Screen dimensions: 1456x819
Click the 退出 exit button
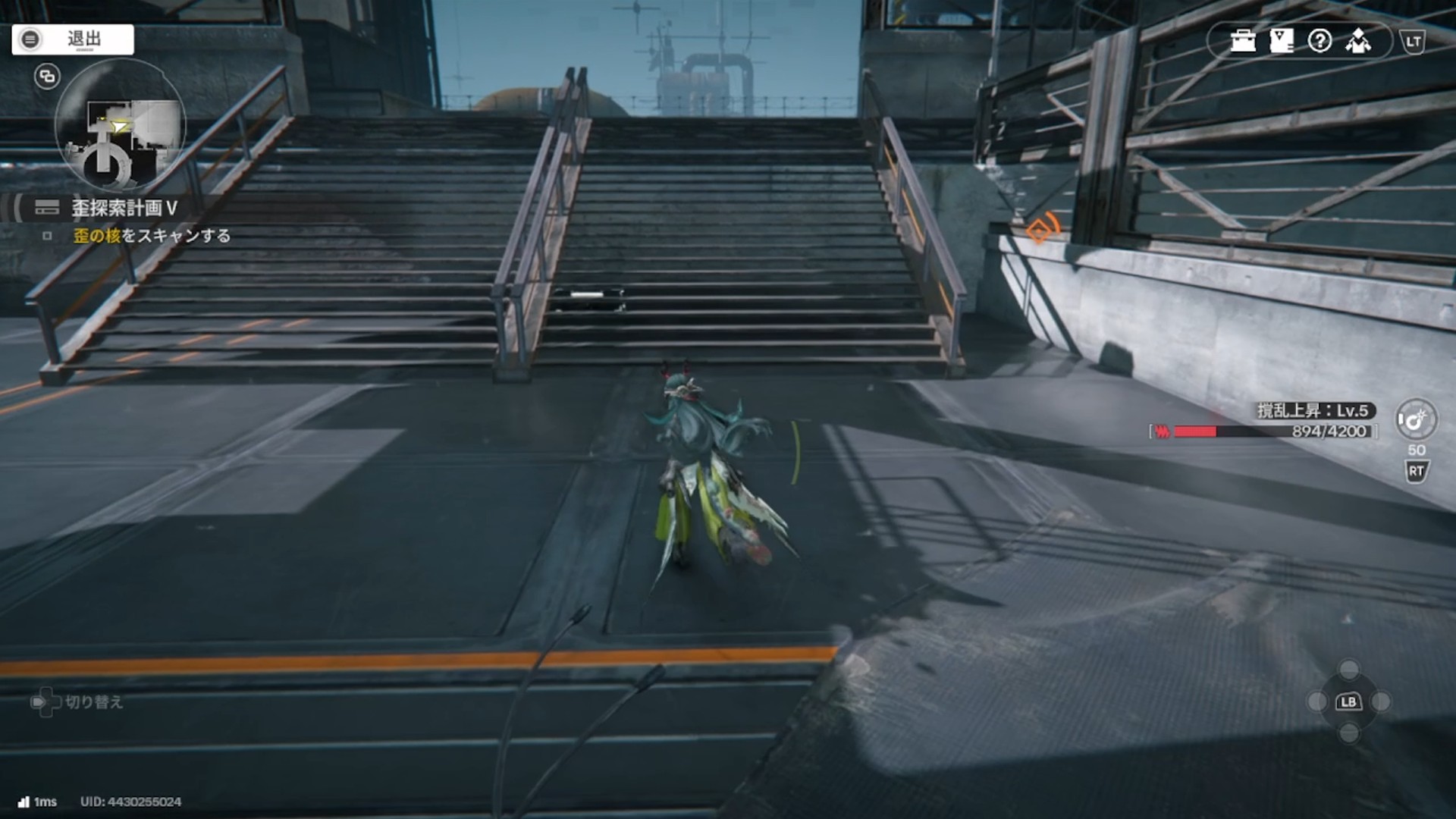tap(73, 39)
